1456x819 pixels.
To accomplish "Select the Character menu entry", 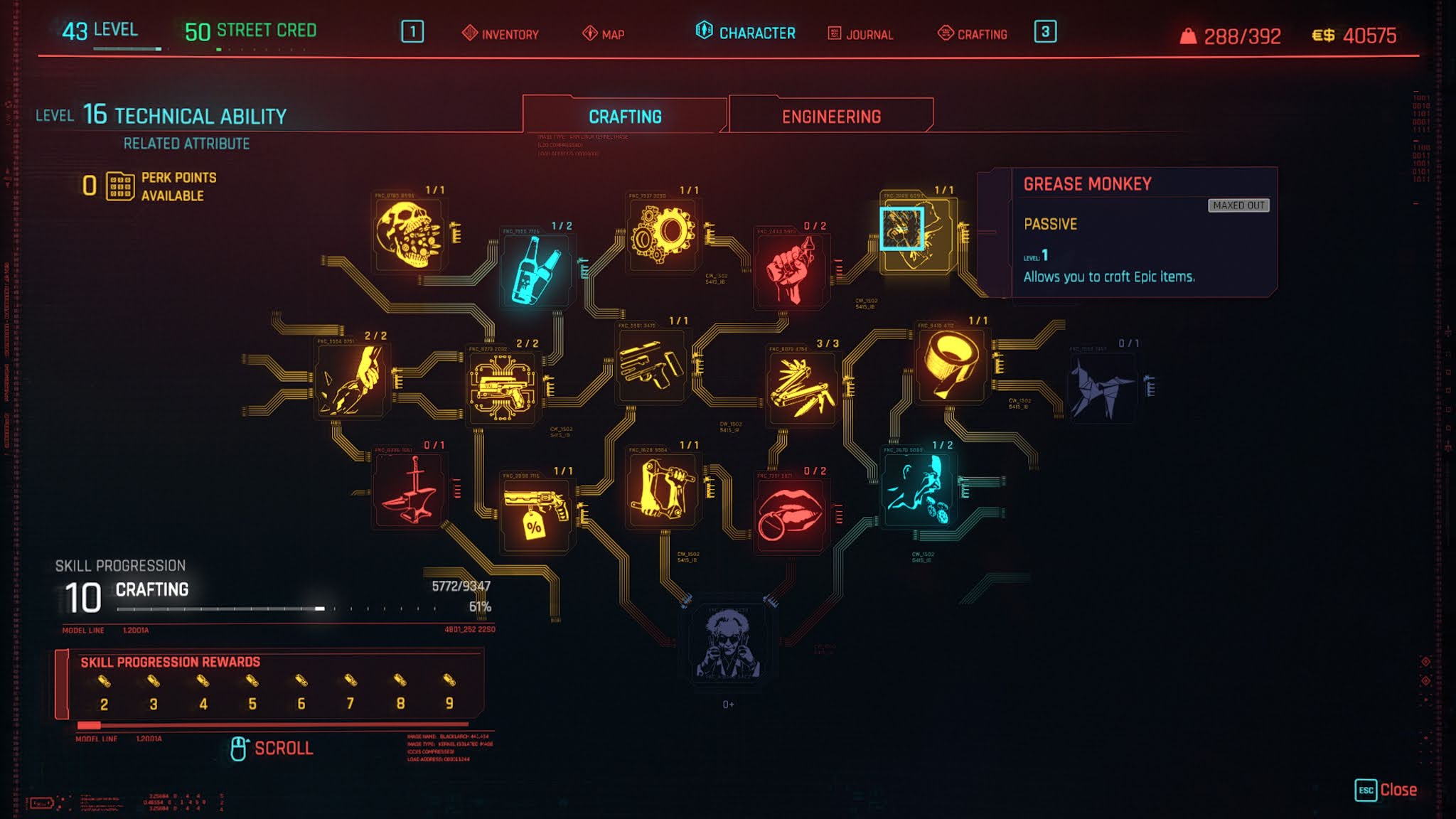I will pyautogui.click(x=746, y=33).
